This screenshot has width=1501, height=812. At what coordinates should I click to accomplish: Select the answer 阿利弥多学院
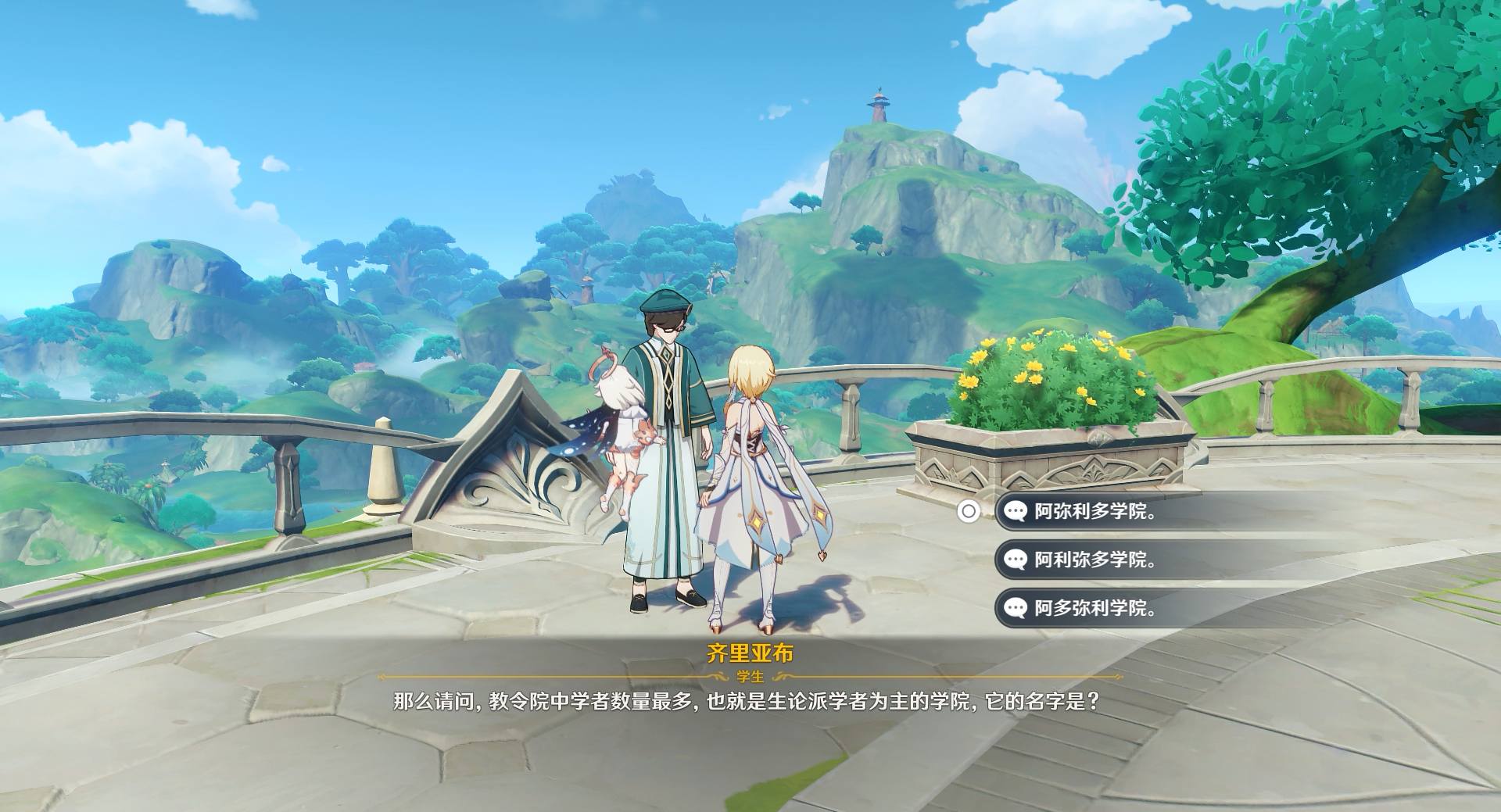click(1094, 560)
